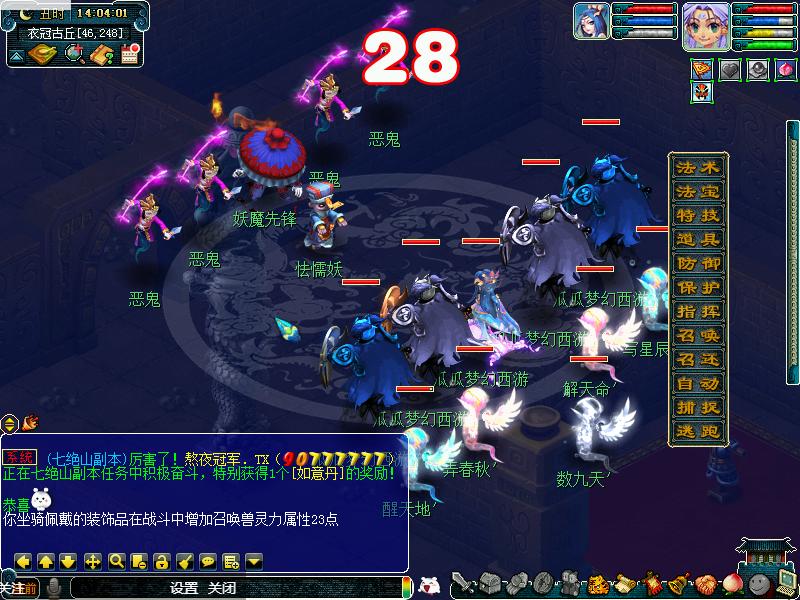Open the help book with question mark
The image size is (800, 600).
101,54
